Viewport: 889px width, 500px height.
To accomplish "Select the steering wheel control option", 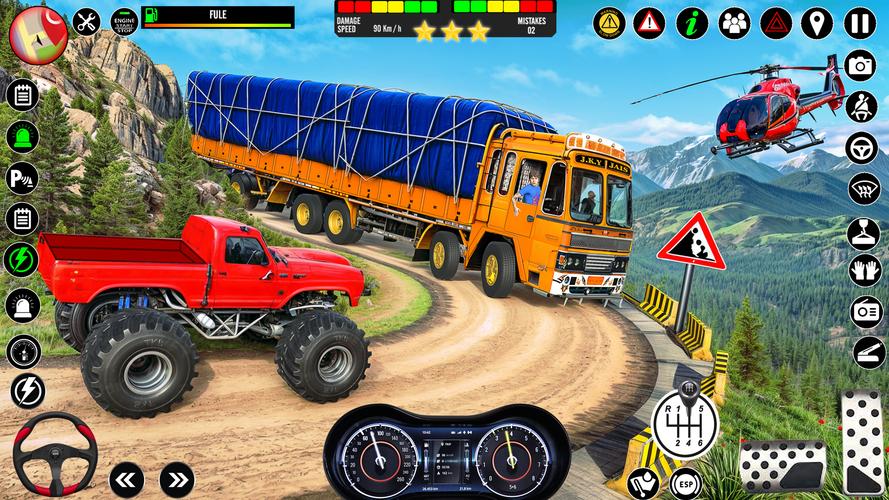I will click(861, 147).
